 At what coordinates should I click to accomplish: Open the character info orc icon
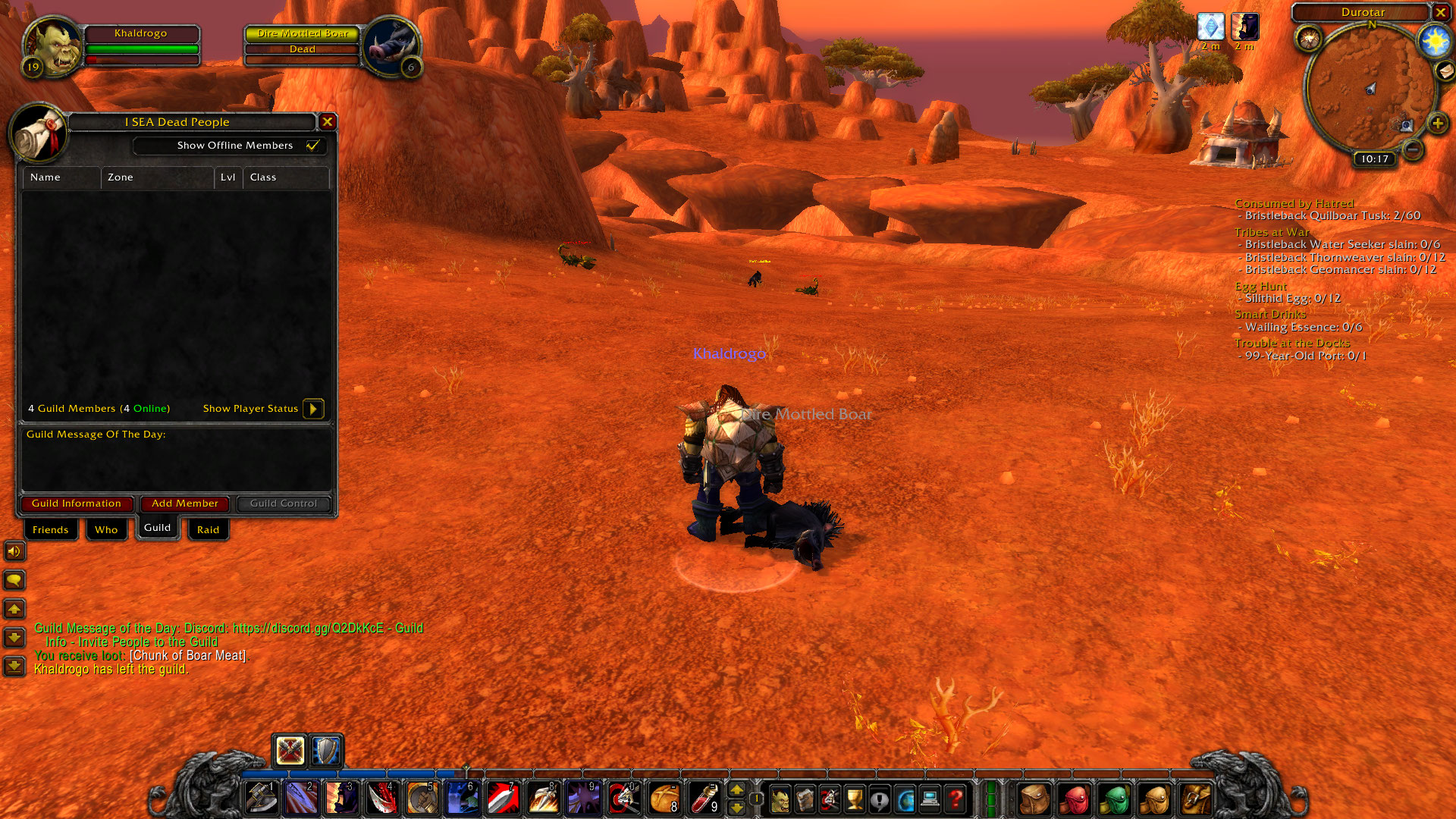pyautogui.click(x=782, y=799)
